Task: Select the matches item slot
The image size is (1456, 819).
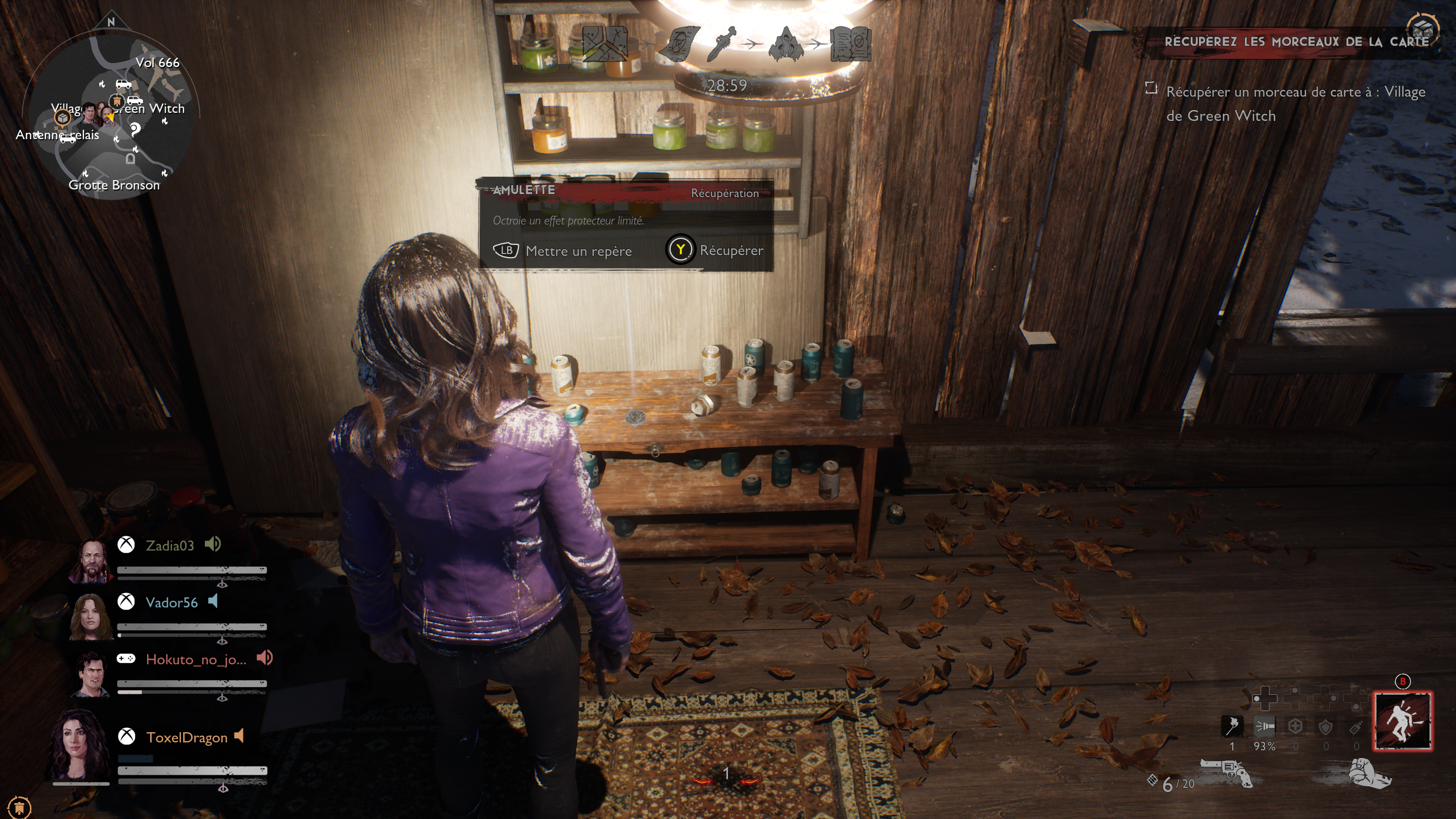Action: pos(1232,727)
